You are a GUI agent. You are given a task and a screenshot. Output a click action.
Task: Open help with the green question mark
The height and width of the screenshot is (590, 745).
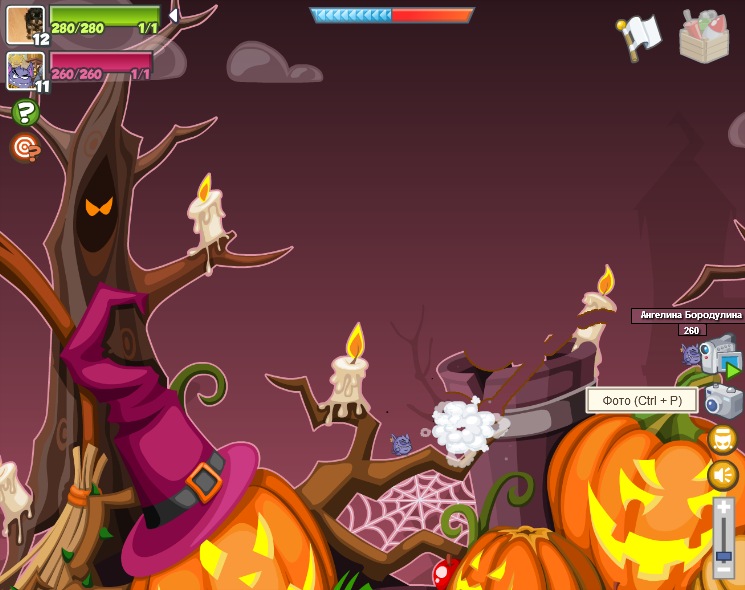pyautogui.click(x=26, y=112)
